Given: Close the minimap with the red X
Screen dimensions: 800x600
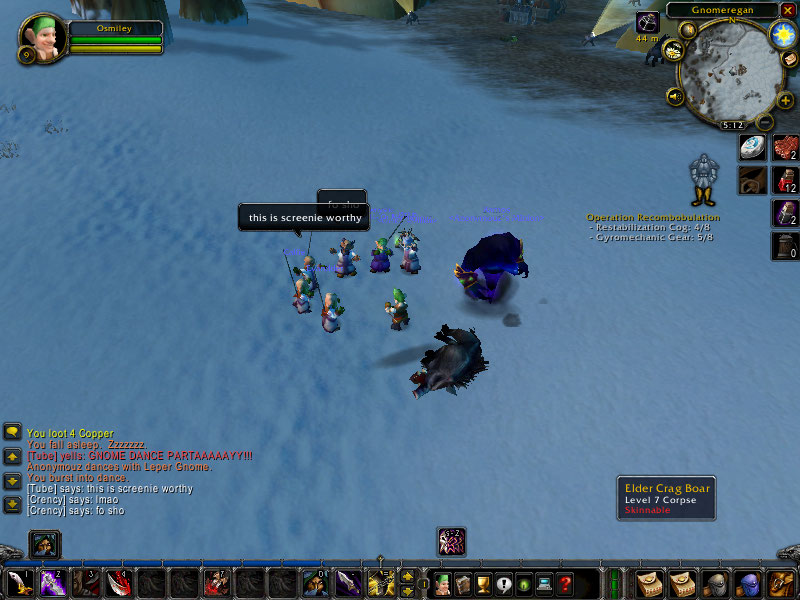Looking at the screenshot, I should point(788,10).
